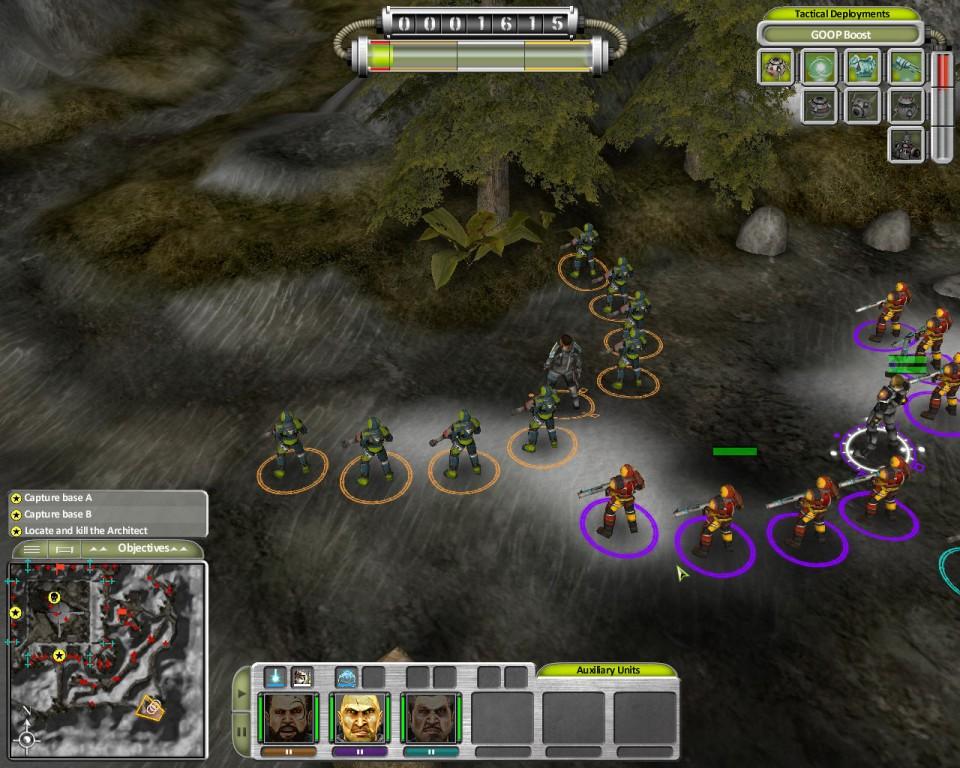Select the bald yellow-lit squad leader portrait
Viewport: 960px width, 768px height.
pos(360,718)
